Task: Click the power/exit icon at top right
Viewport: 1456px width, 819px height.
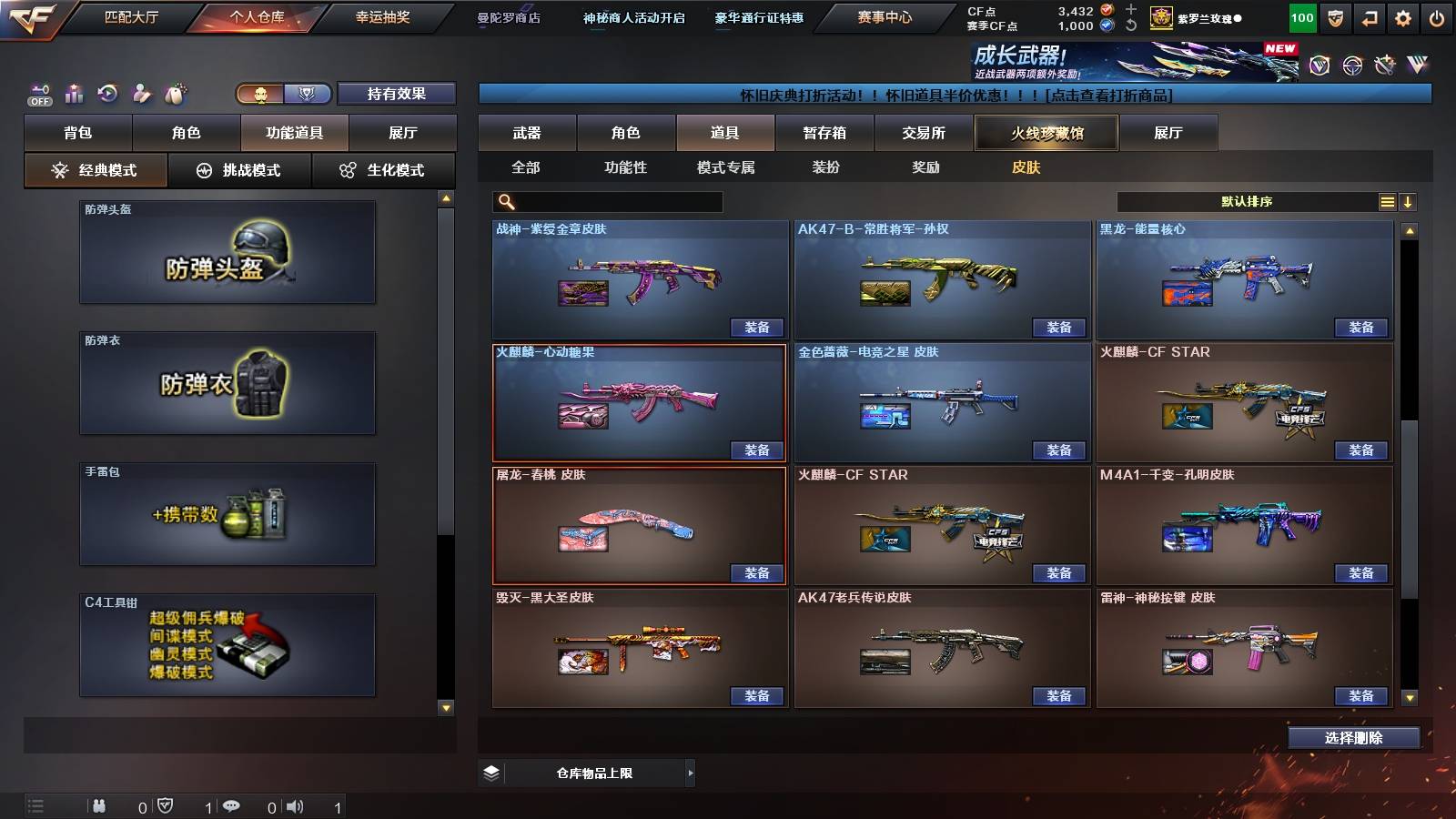Action: pos(1438,17)
